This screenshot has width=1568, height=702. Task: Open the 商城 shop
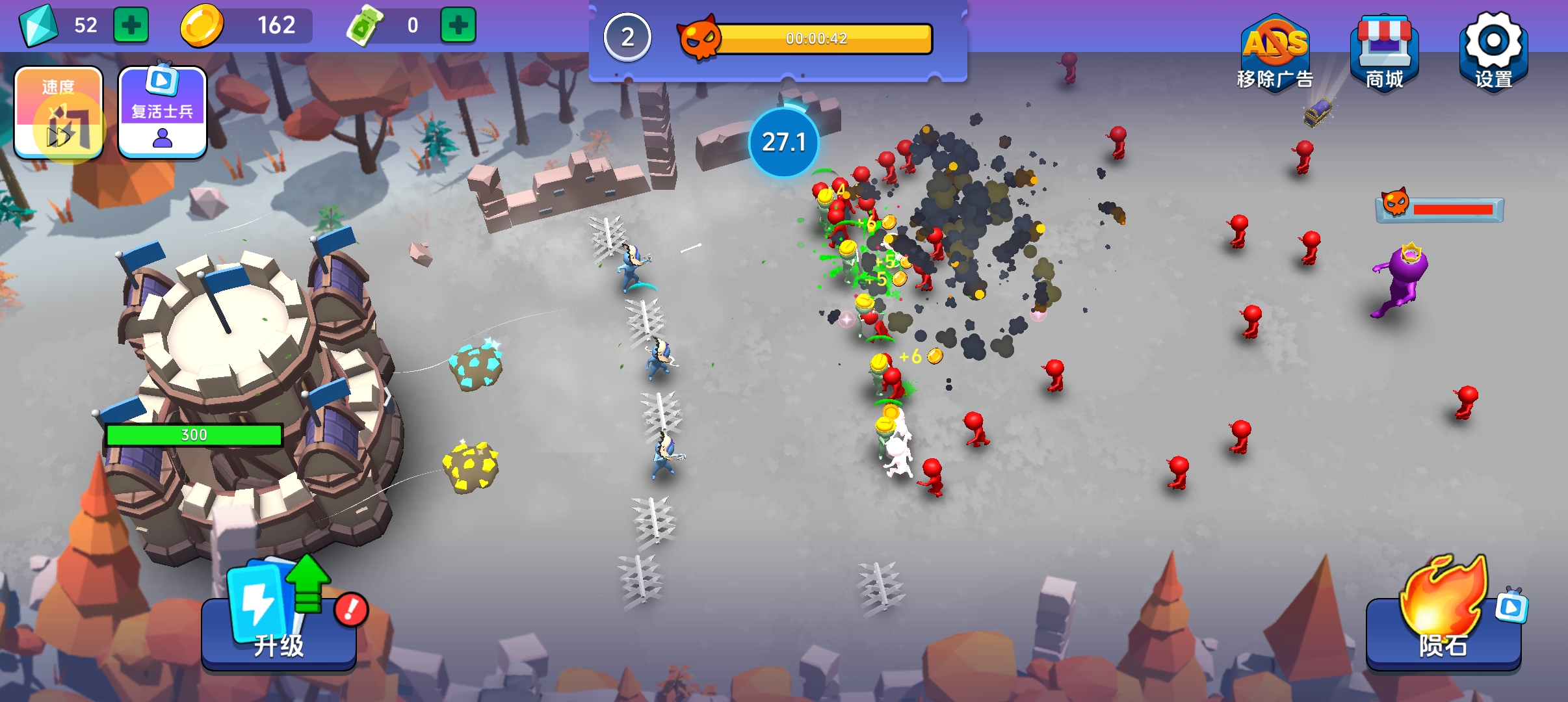tap(1384, 53)
